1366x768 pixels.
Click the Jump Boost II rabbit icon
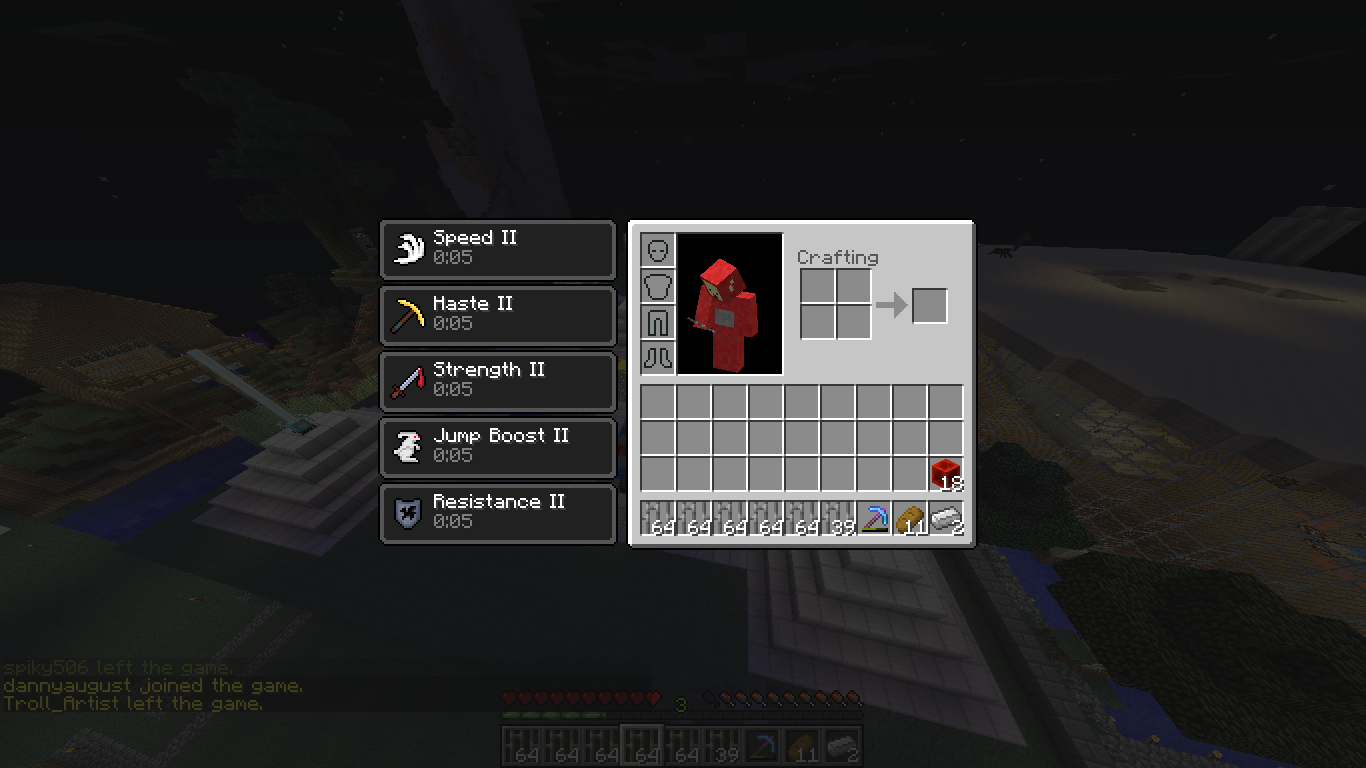click(406, 446)
